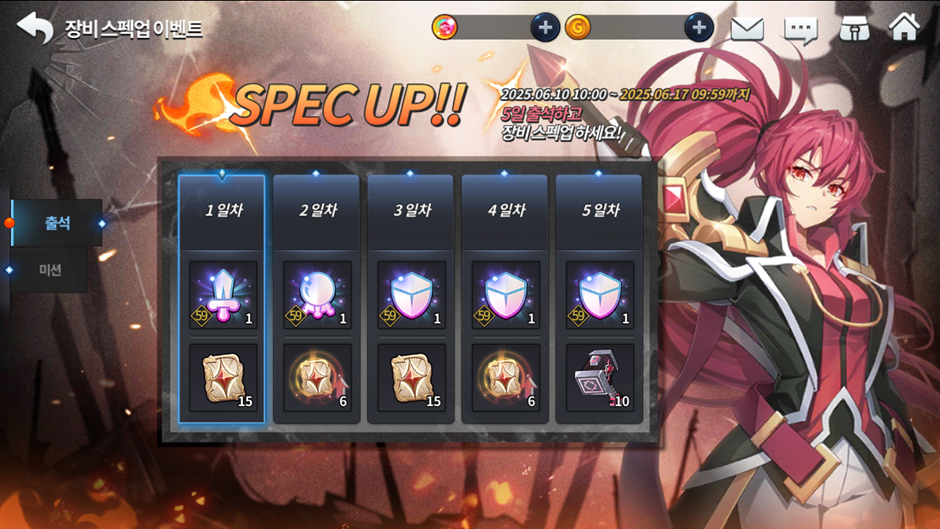Select the day 5 hammer reward x10

click(x=600, y=378)
